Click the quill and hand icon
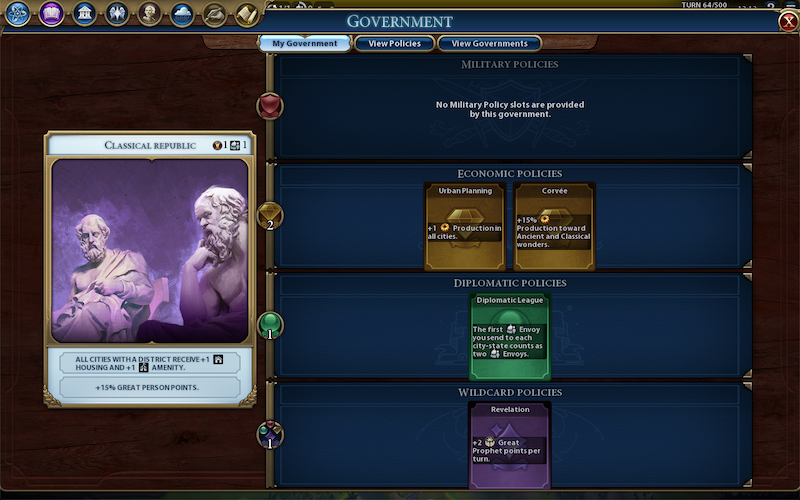This screenshot has width=800, height=500. pos(215,14)
